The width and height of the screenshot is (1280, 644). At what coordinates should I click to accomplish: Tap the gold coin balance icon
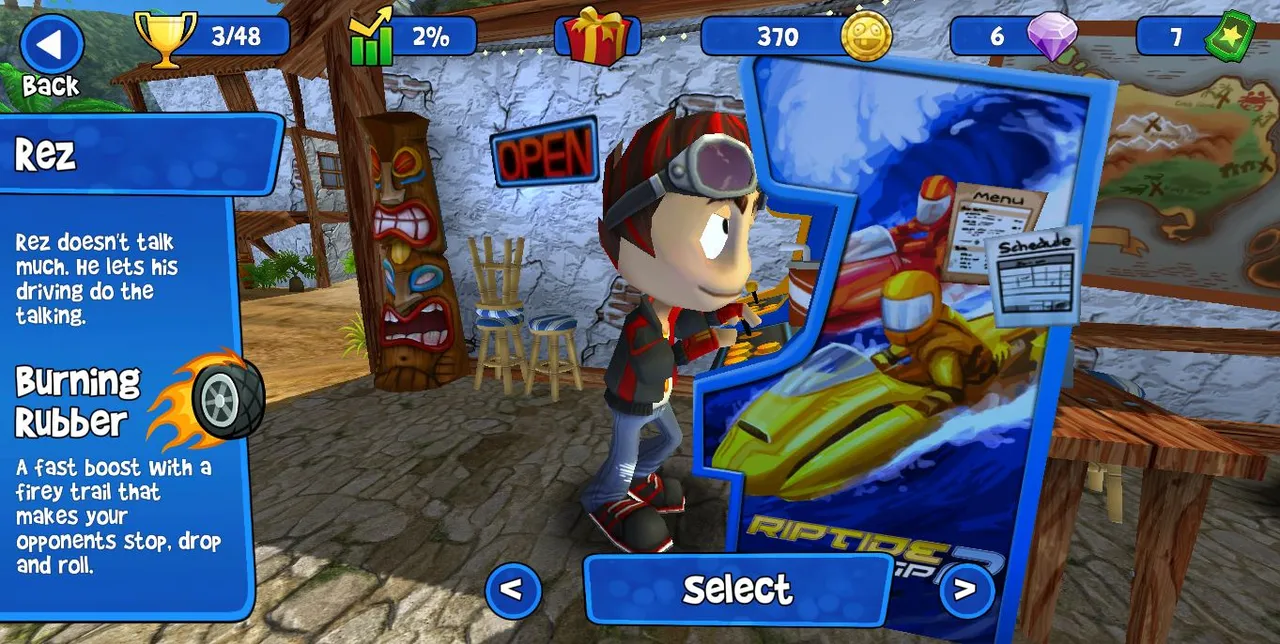click(865, 37)
